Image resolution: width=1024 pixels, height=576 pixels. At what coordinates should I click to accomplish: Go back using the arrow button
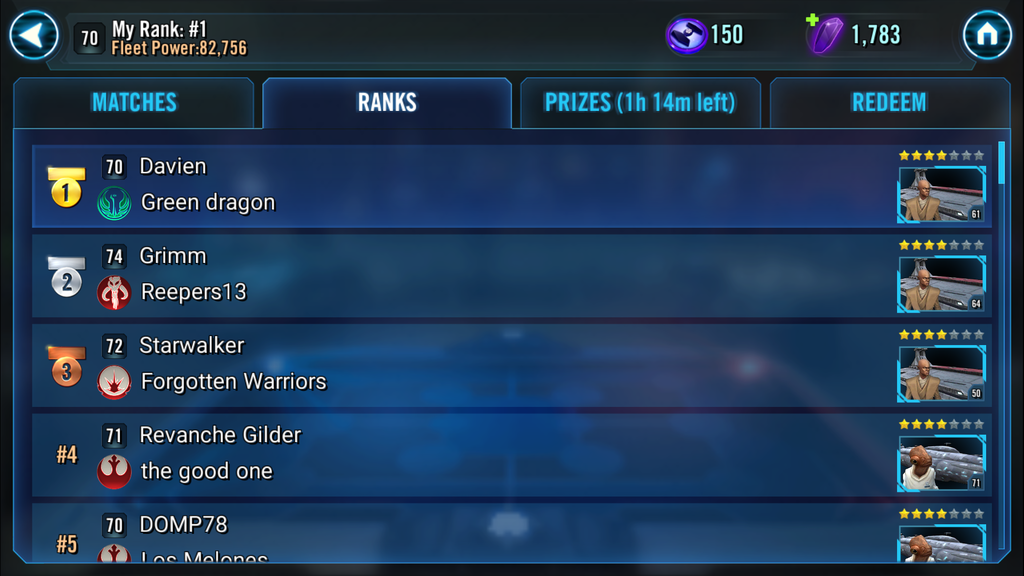(34, 36)
